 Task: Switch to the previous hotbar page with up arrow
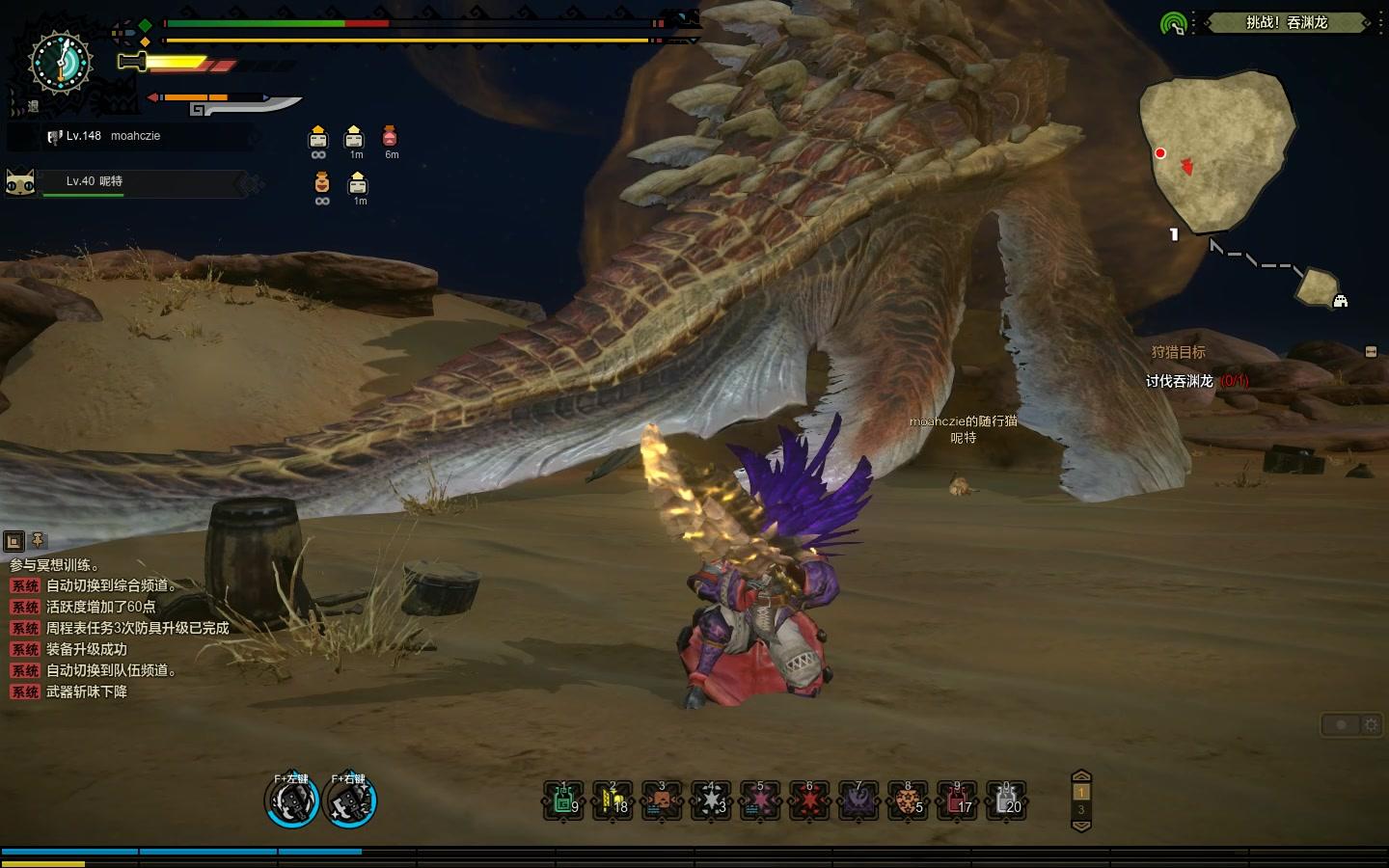click(x=1081, y=776)
